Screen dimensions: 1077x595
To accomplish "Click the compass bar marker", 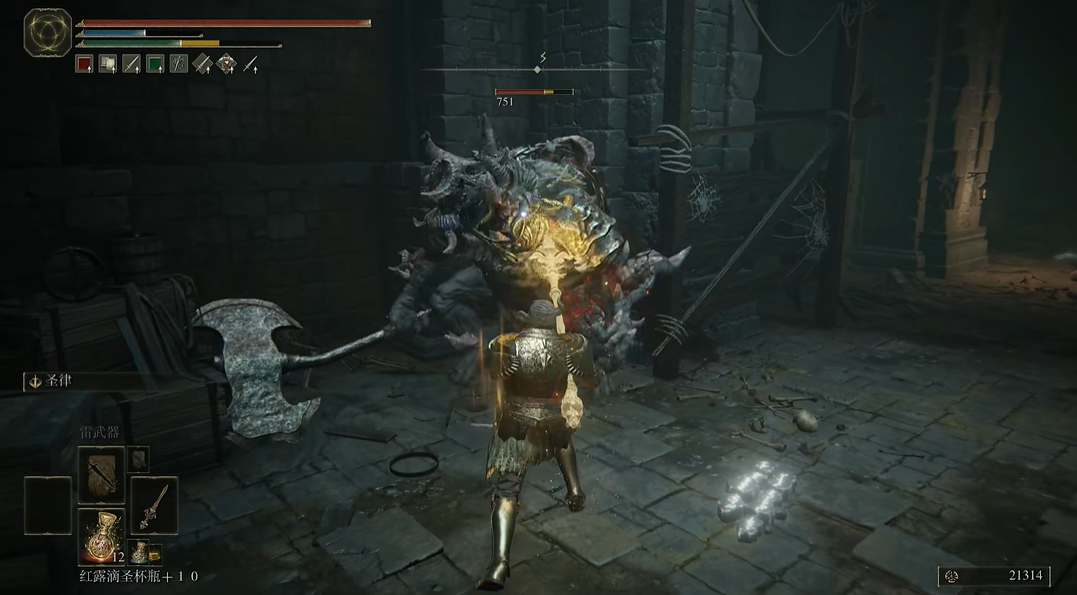I will point(538,69).
